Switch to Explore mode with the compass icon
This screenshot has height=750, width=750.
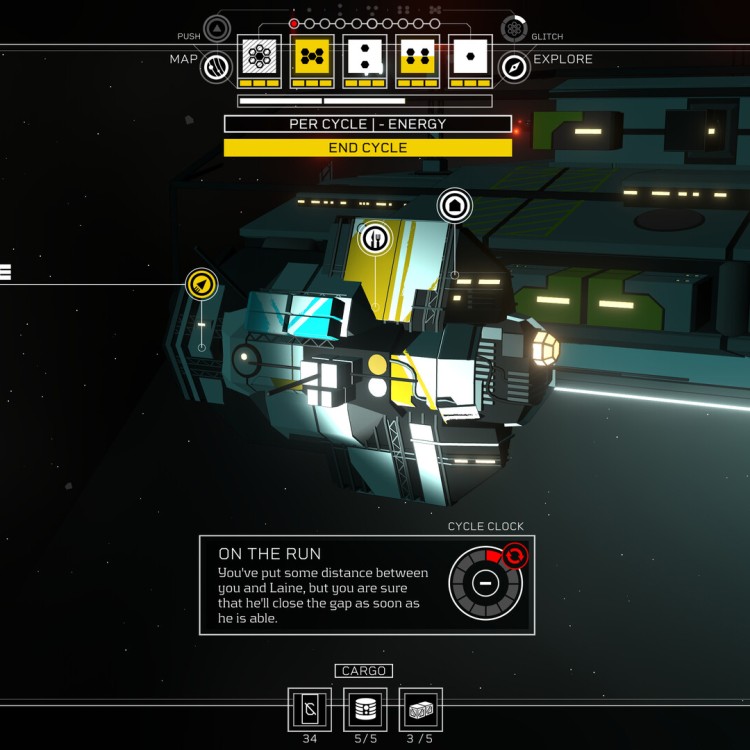(x=514, y=67)
